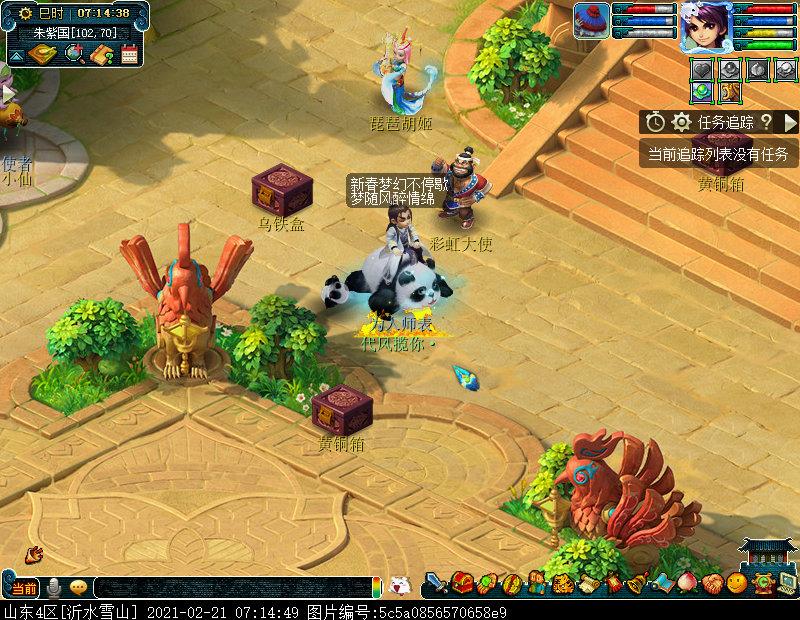Click the quest tracker stopwatch icon
The height and width of the screenshot is (620, 800).
pyautogui.click(x=655, y=122)
